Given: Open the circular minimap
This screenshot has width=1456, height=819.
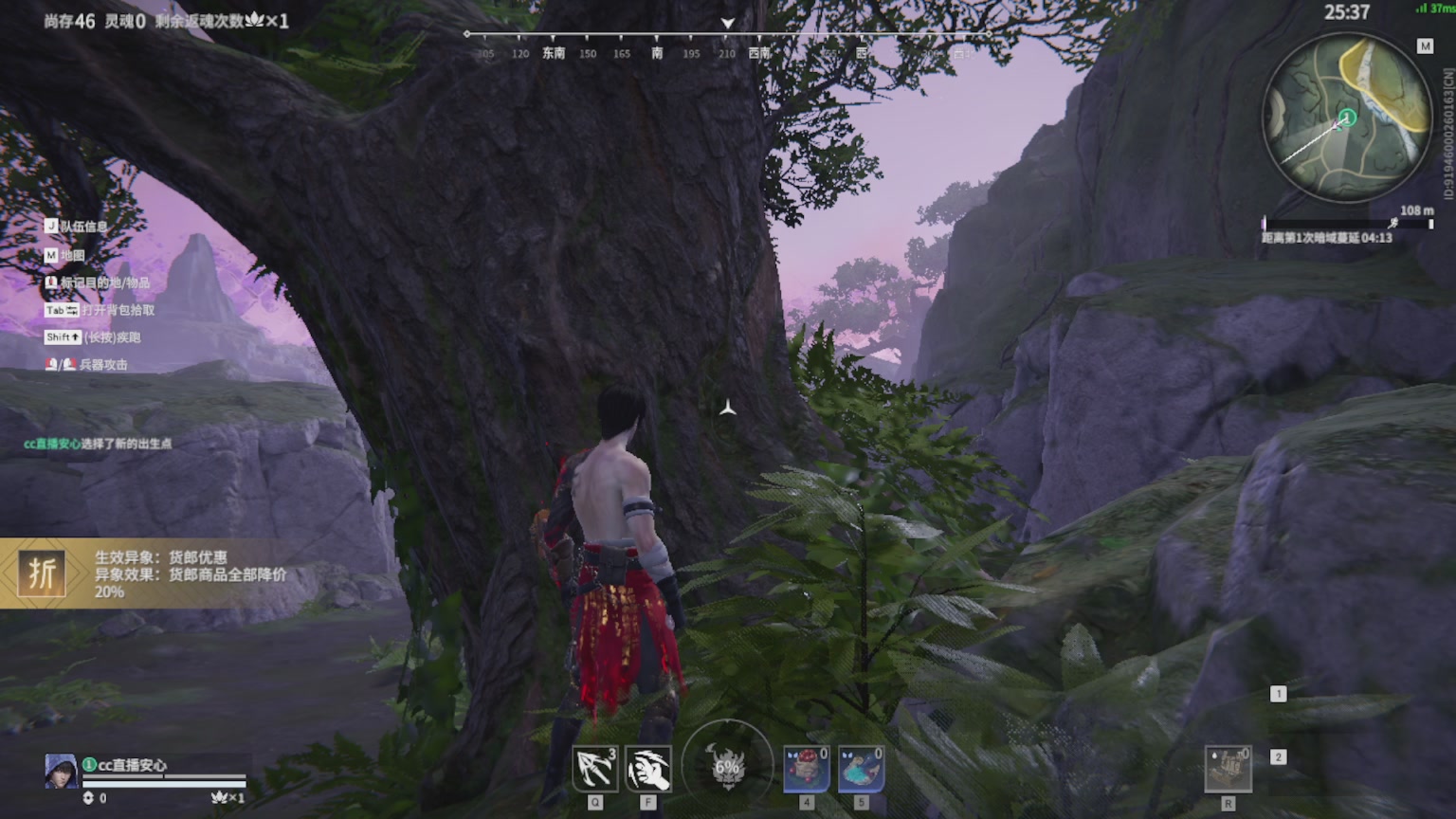Looking at the screenshot, I should point(1347,118).
